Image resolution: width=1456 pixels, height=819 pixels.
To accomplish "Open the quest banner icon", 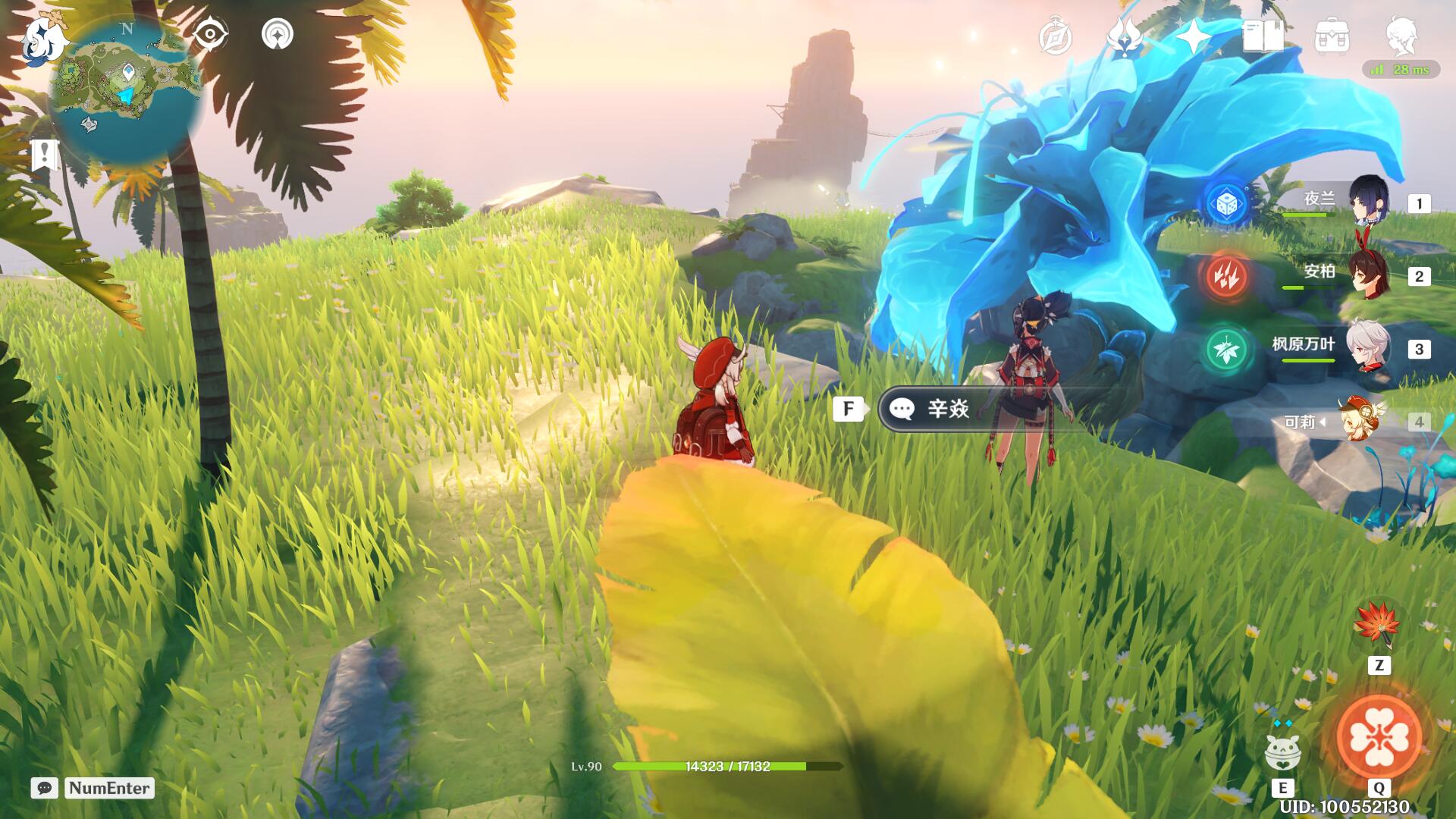I will (x=45, y=155).
